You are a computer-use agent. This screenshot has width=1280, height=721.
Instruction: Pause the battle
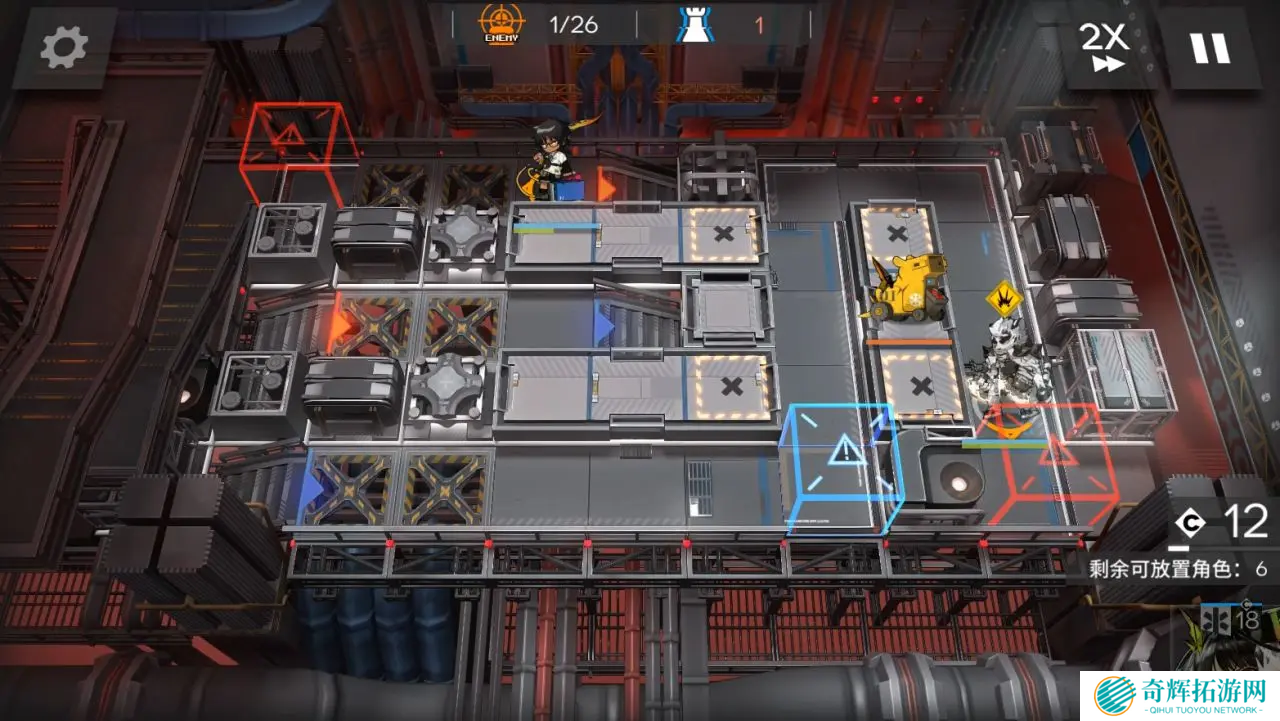click(x=1211, y=46)
